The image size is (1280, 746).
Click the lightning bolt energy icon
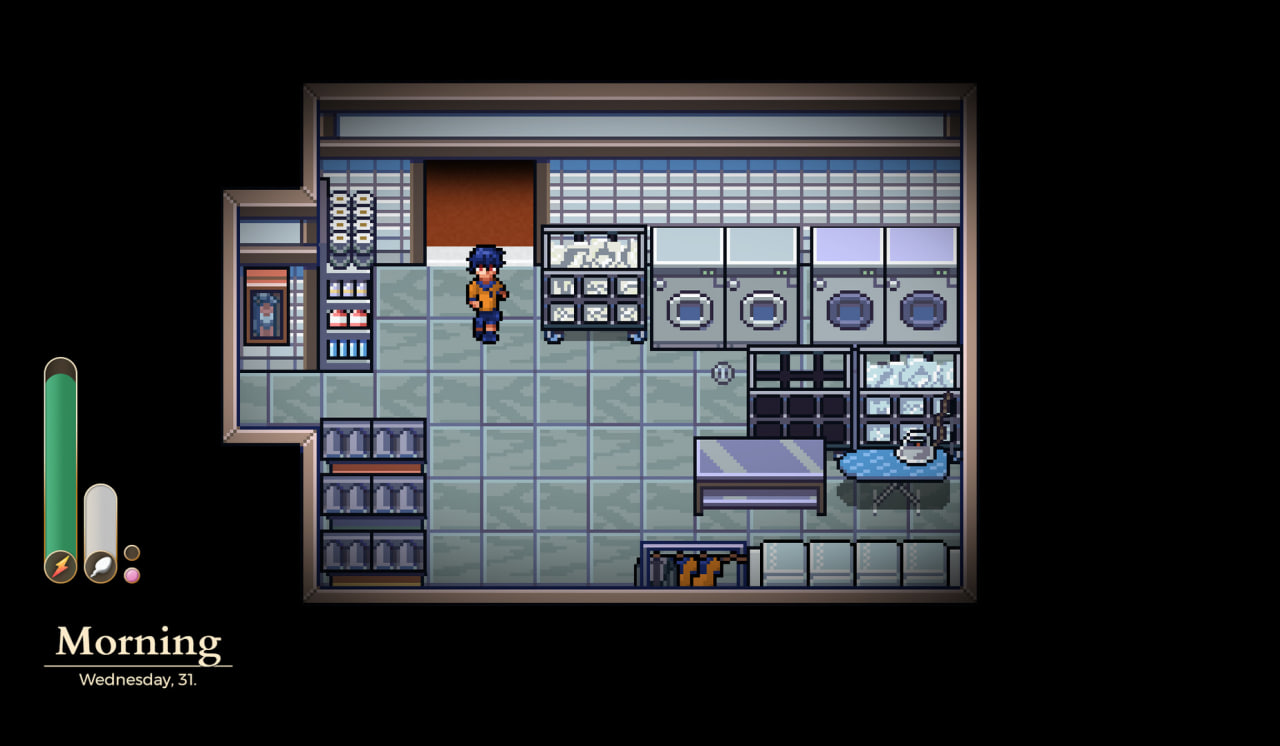[x=60, y=567]
